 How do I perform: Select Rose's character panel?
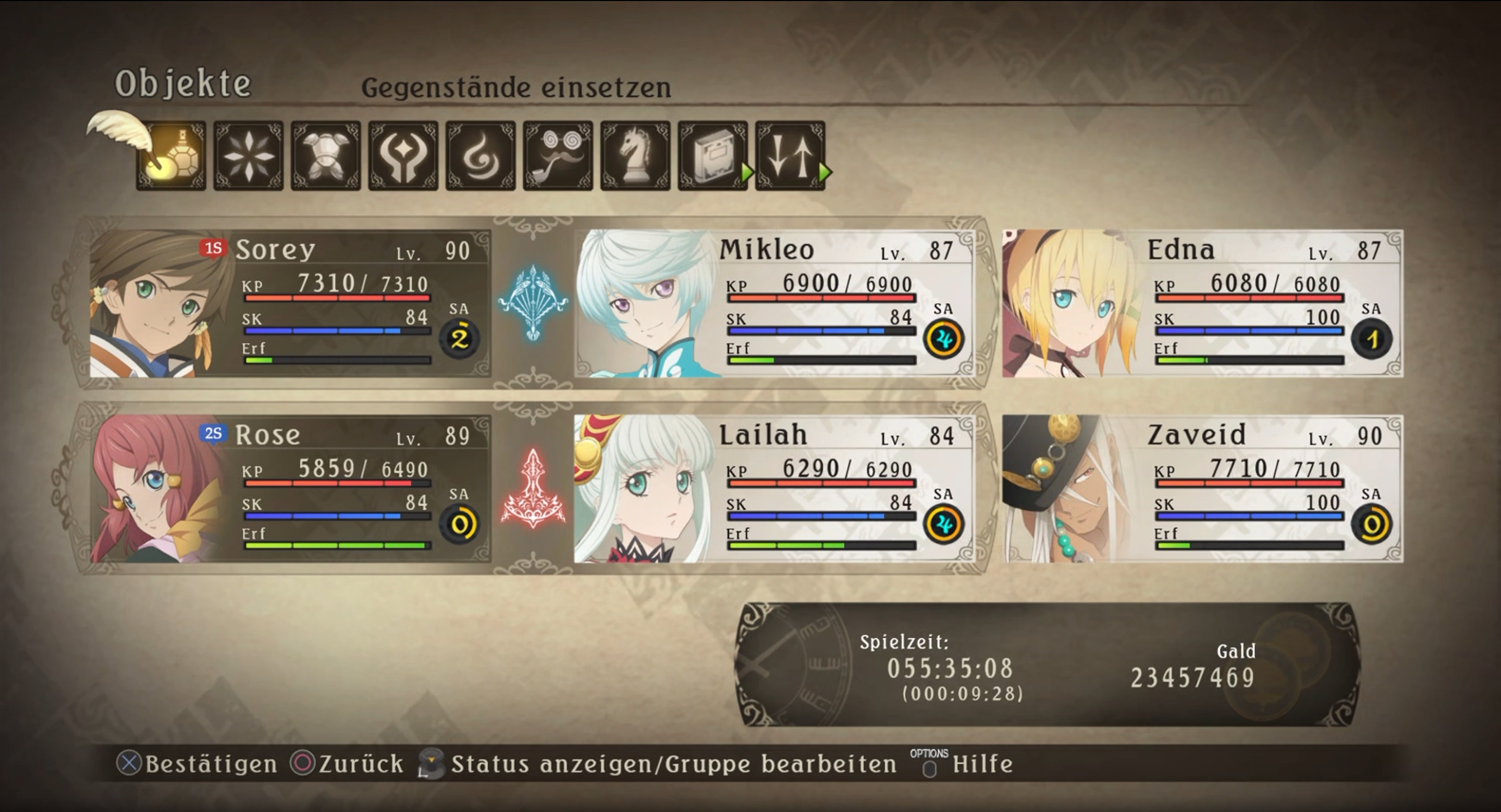coord(290,488)
